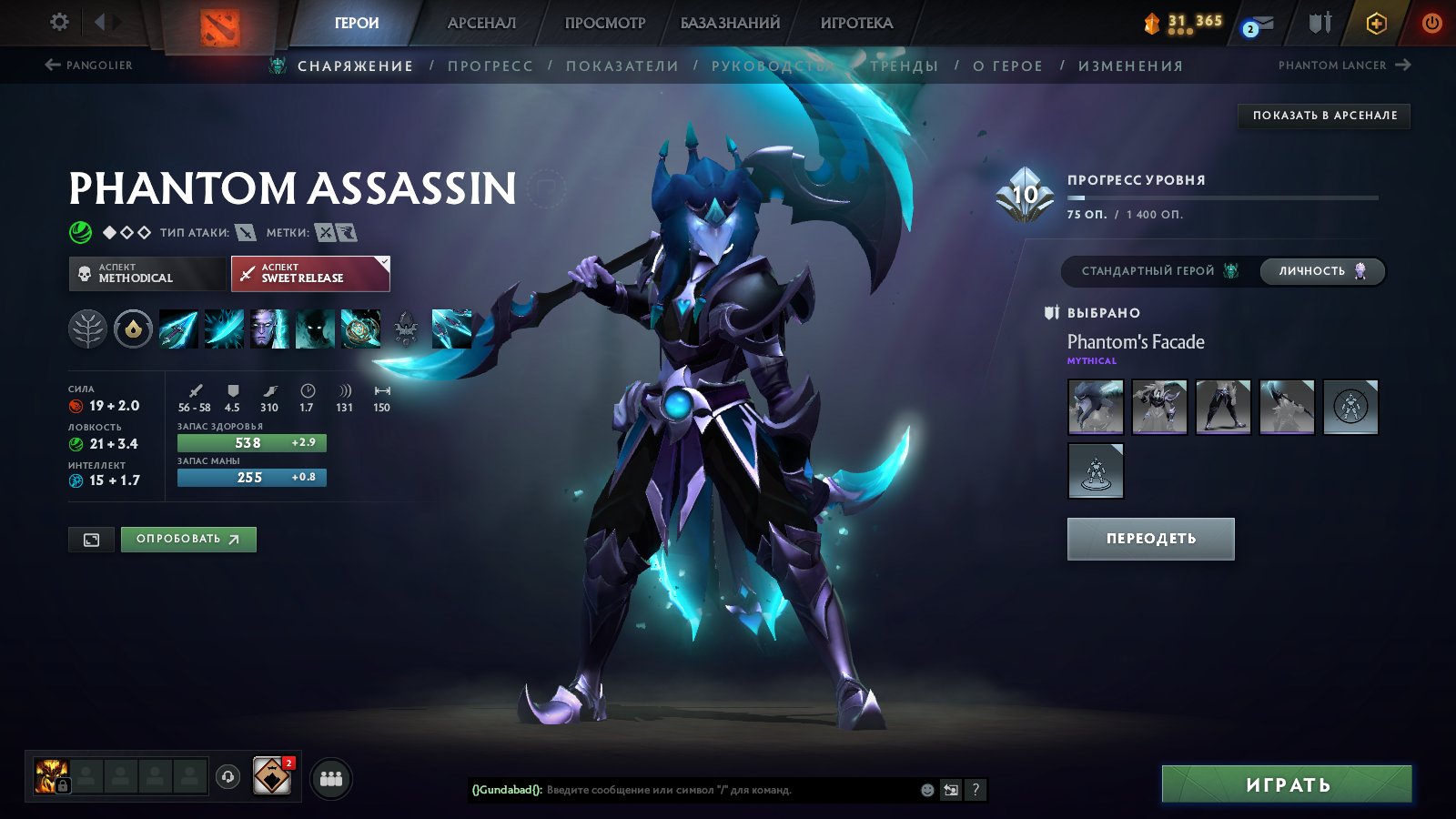Show the Показатели hero sub-tab
The height and width of the screenshot is (819, 1456).
[x=622, y=66]
